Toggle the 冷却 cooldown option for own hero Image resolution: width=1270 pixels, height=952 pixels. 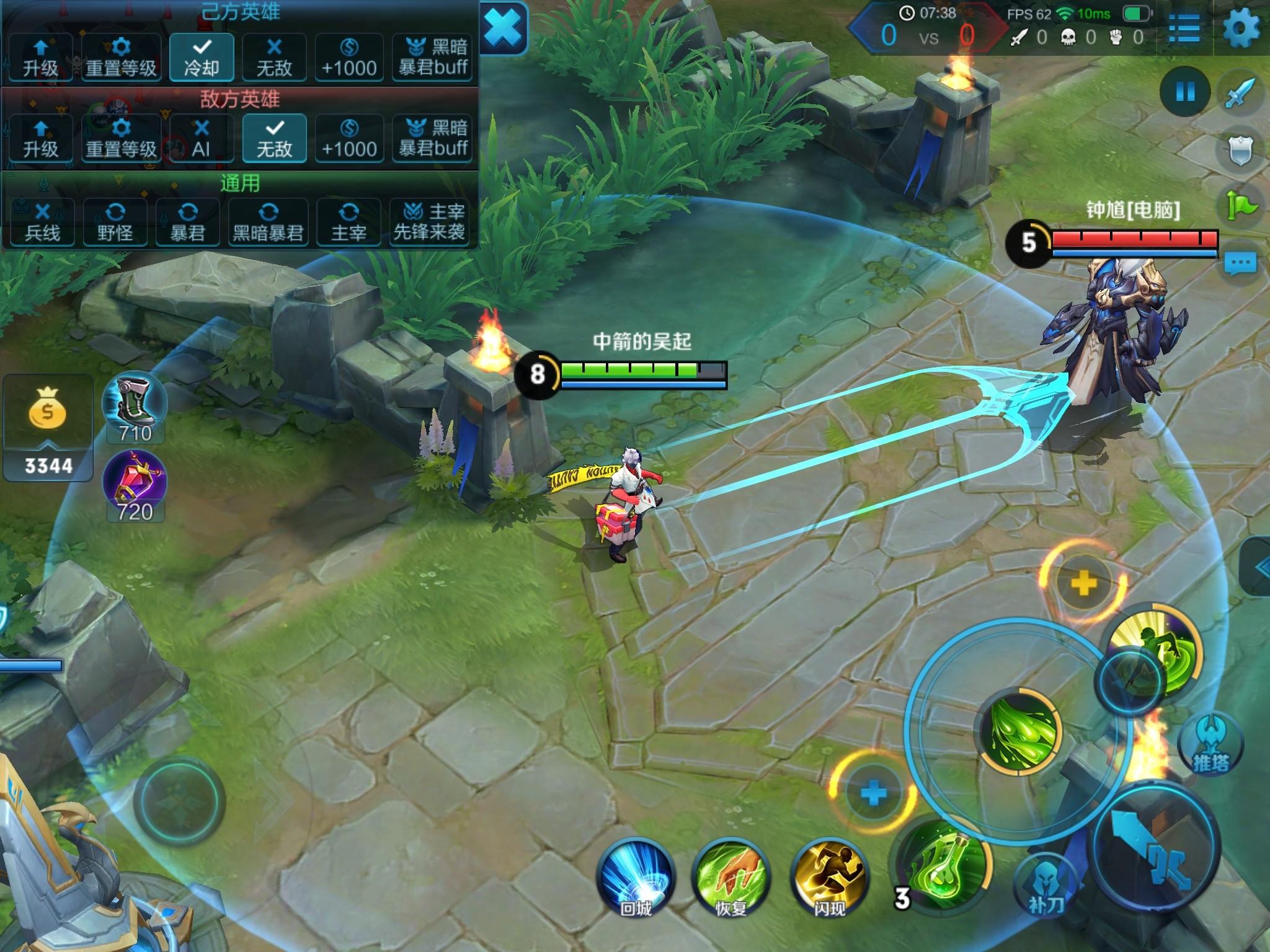point(202,57)
